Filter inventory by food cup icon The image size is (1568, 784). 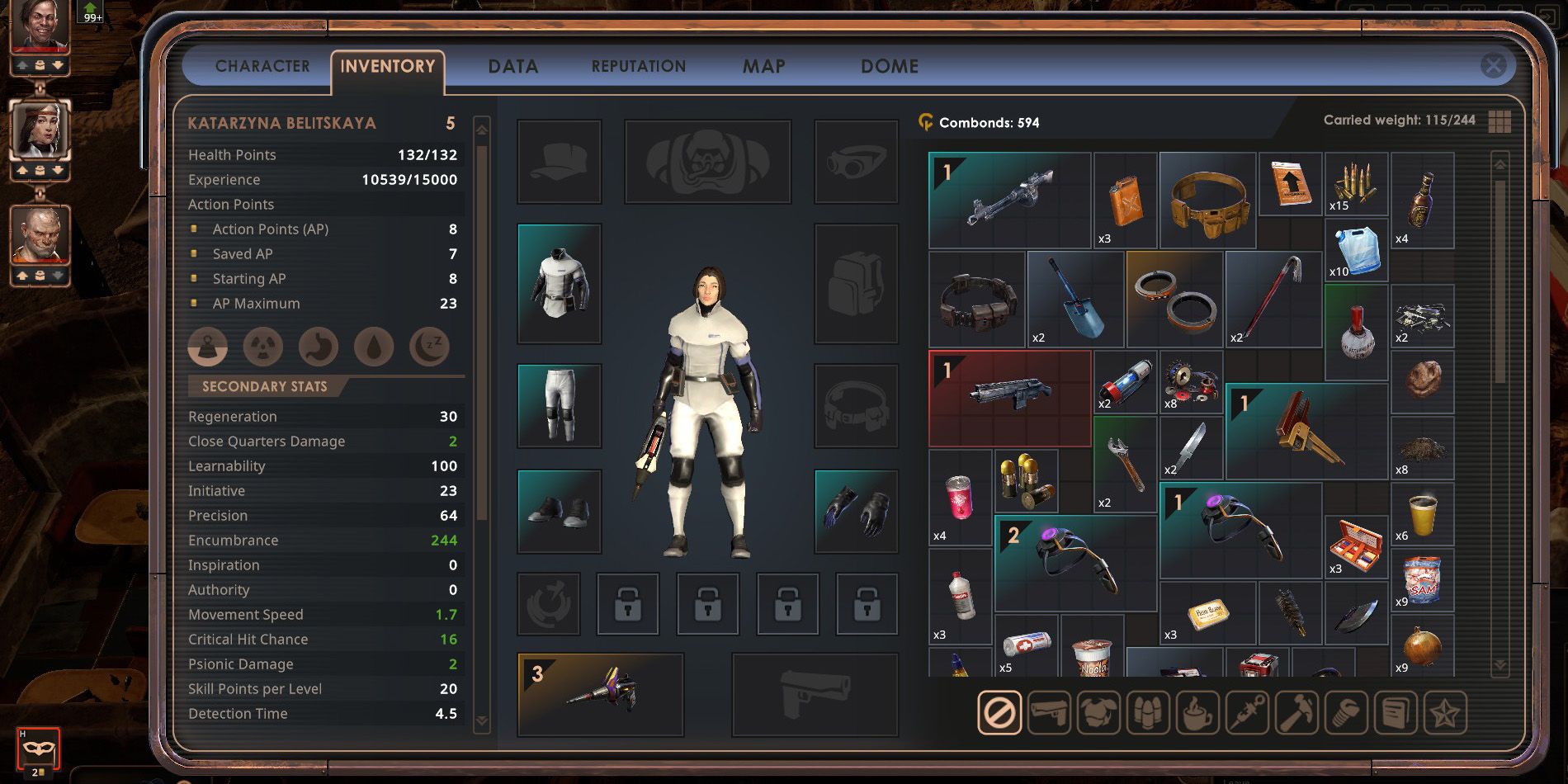coord(1197,712)
